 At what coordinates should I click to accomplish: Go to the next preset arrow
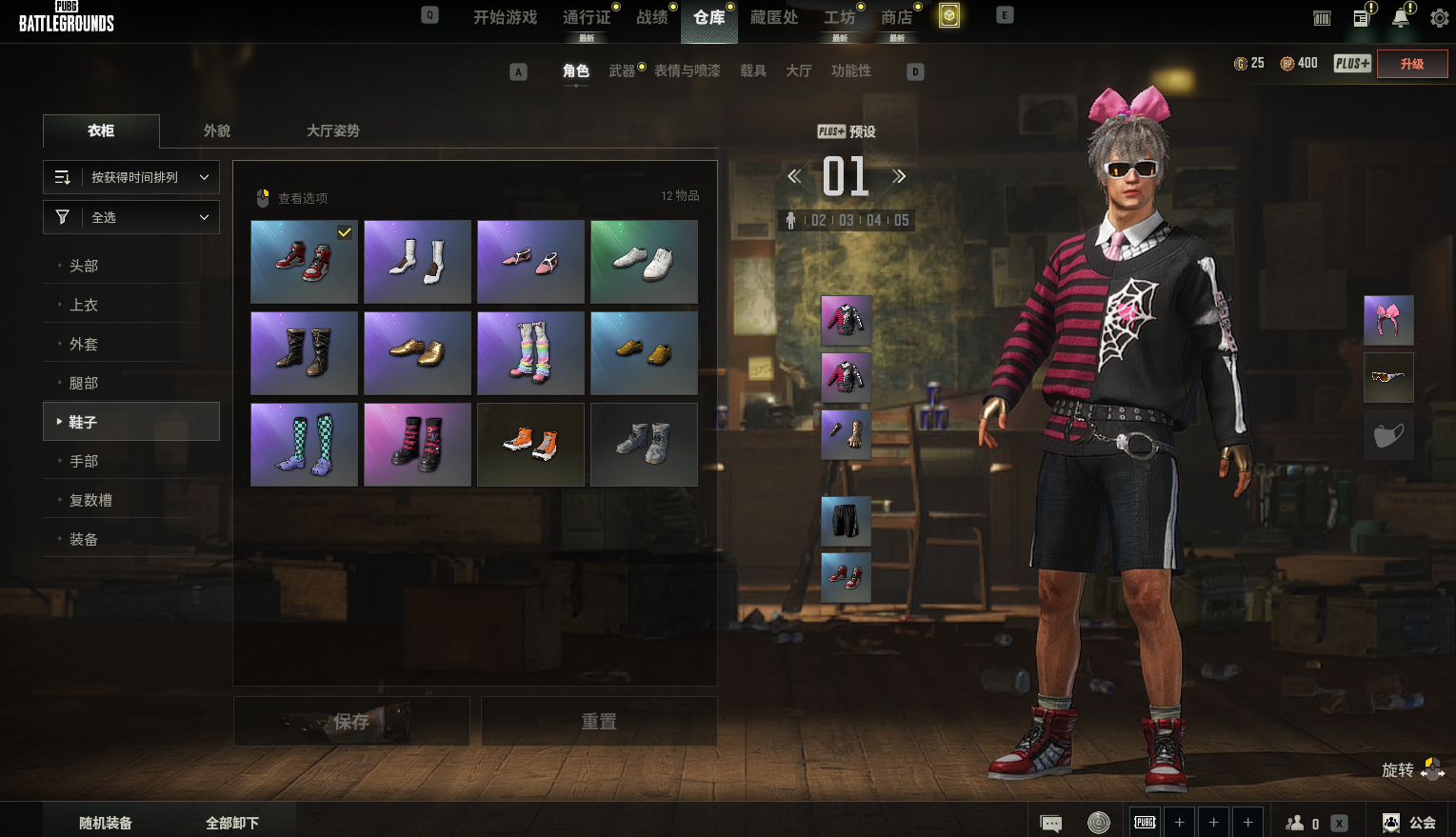899,176
